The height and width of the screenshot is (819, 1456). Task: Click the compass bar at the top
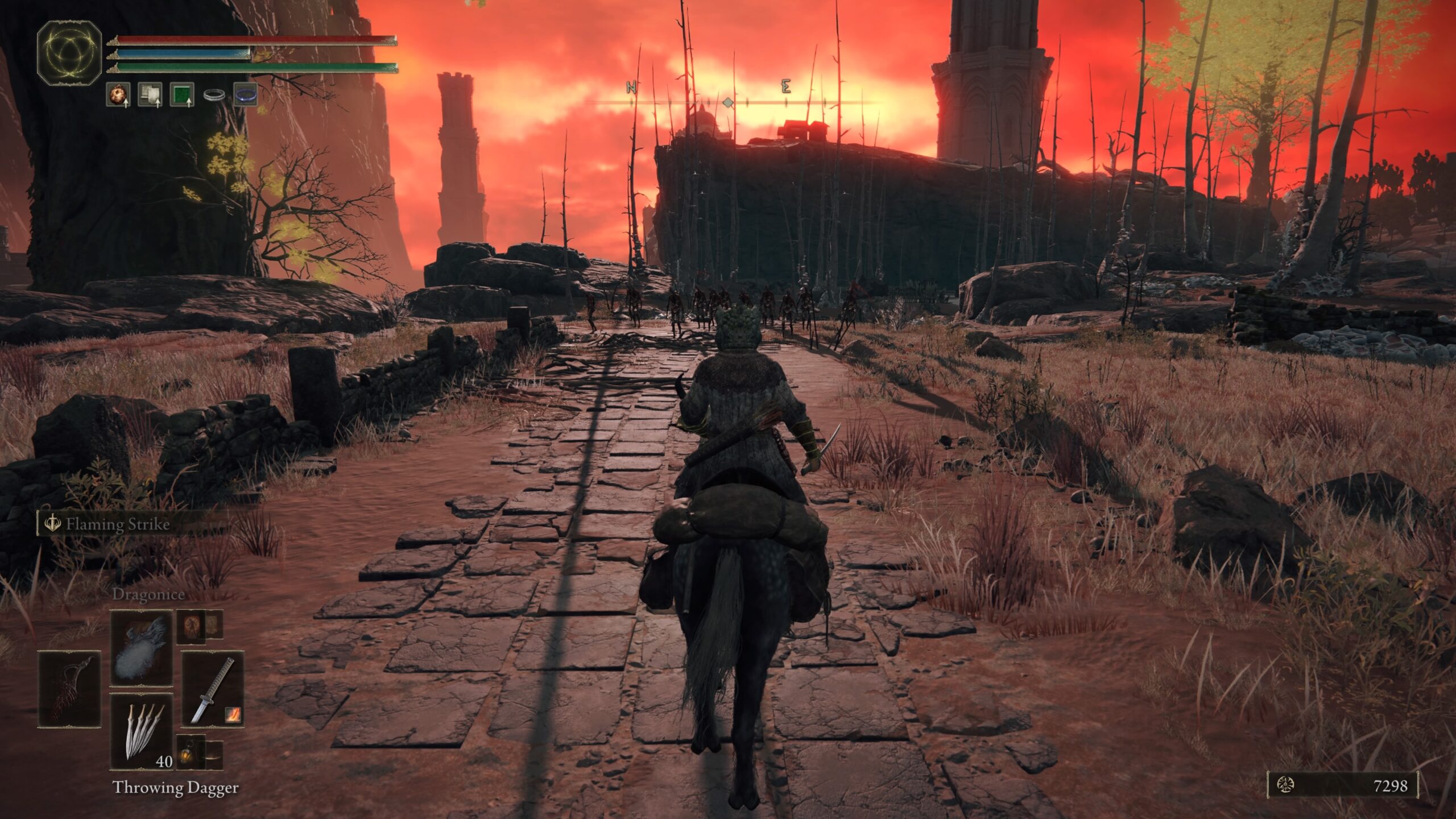coord(728,102)
